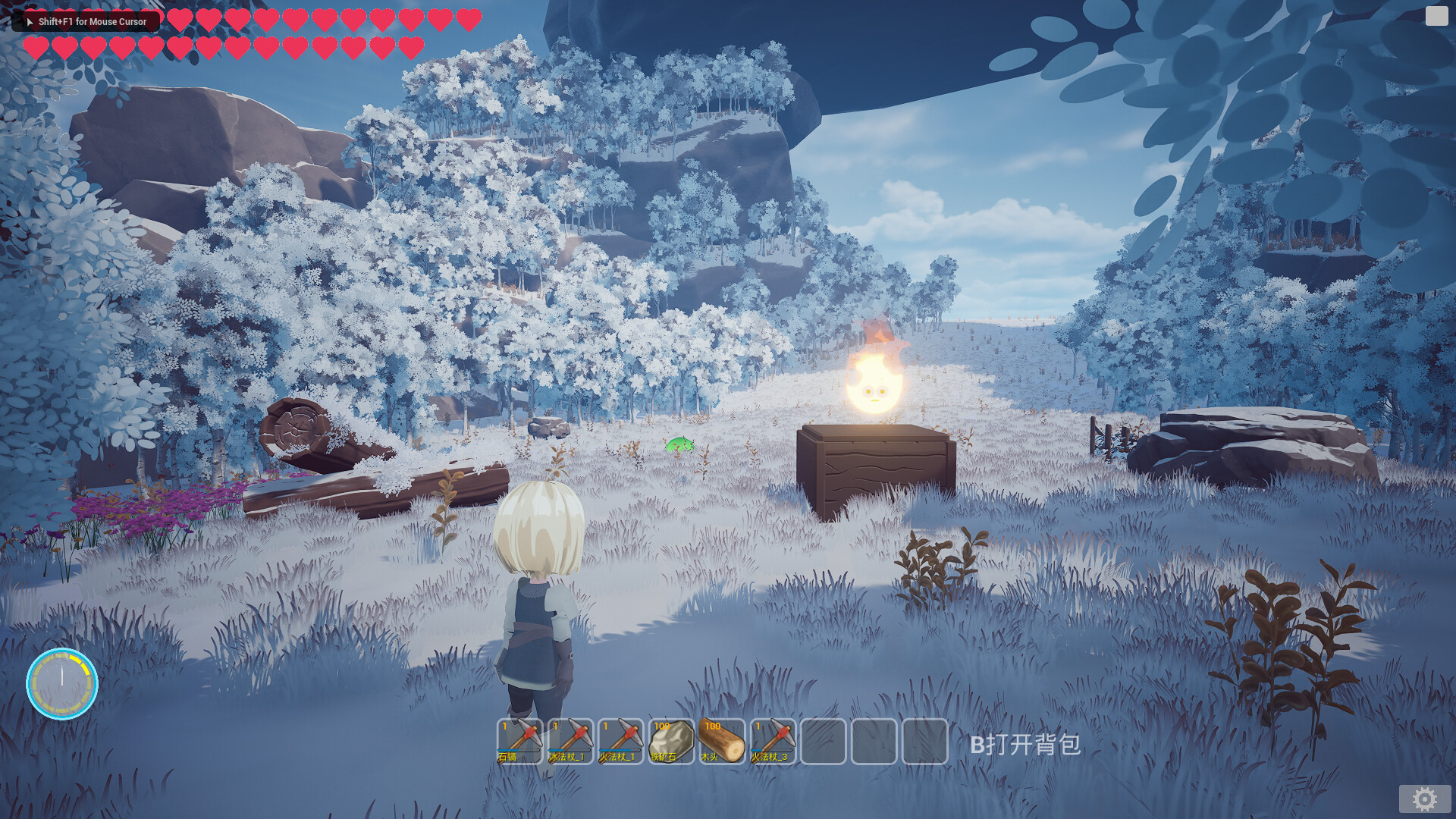
Task: Click the B打开背包 backpack prompt text
Action: pyautogui.click(x=1026, y=745)
